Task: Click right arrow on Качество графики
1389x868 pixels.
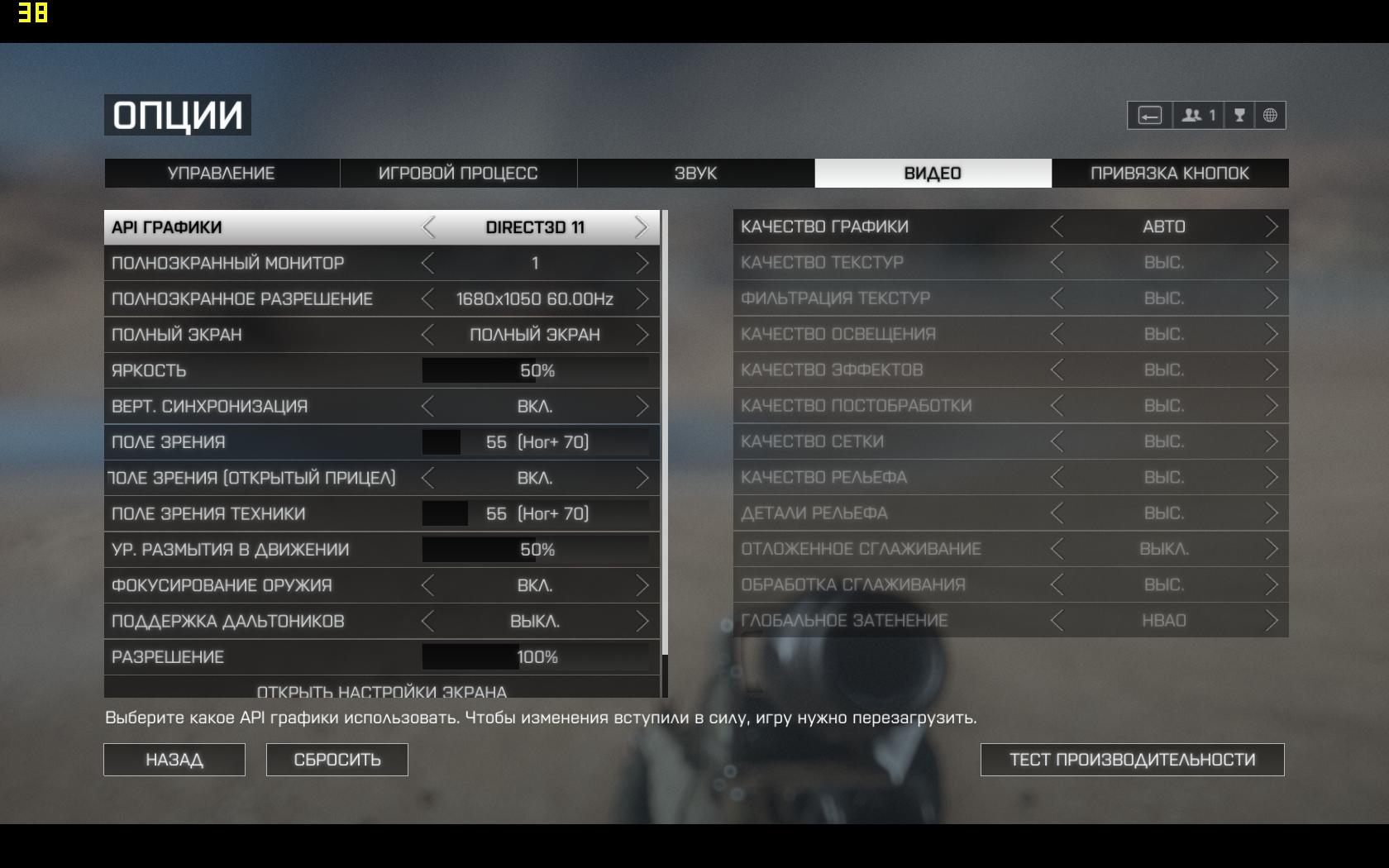Action: click(1271, 227)
